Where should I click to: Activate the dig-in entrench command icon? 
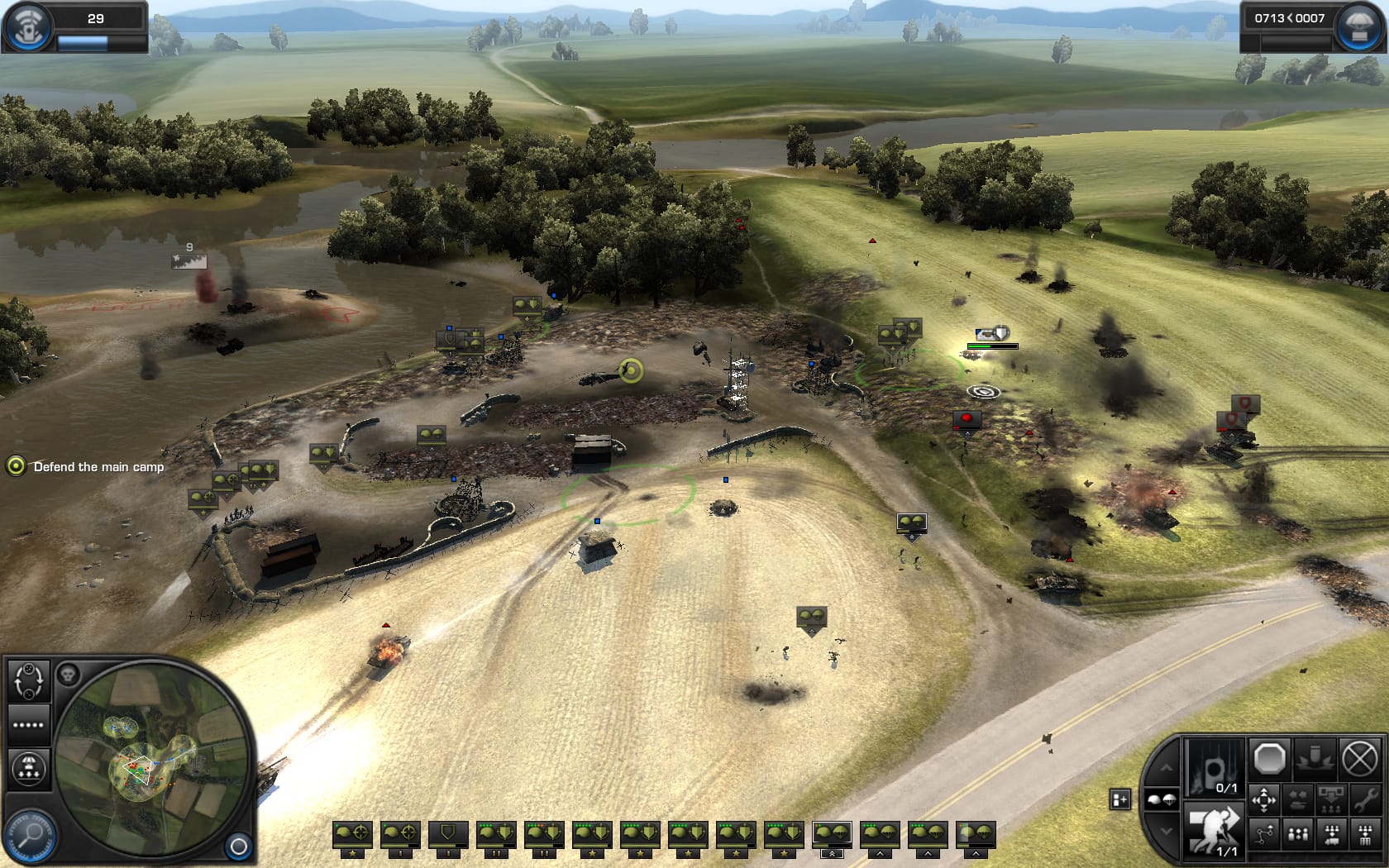(1315, 759)
